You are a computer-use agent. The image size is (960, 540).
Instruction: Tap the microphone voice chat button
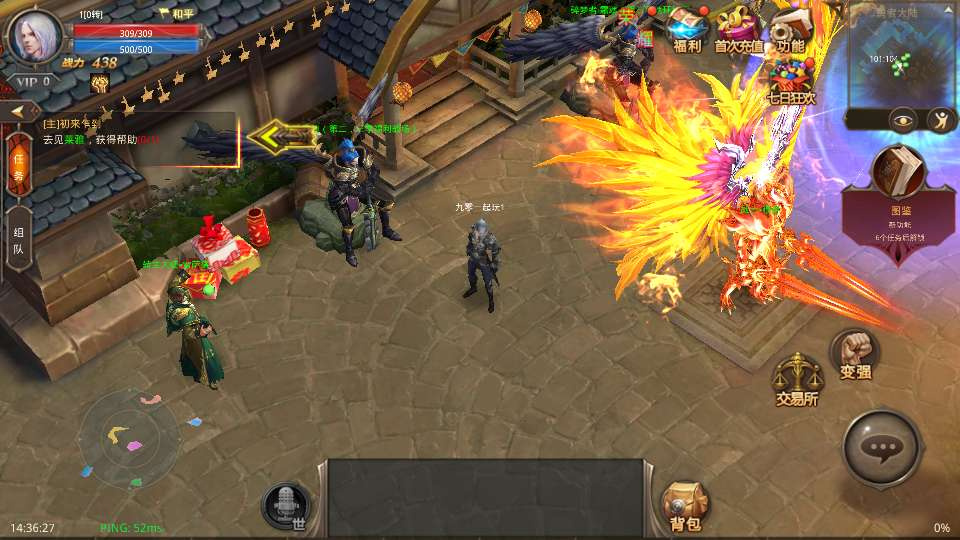(286, 505)
